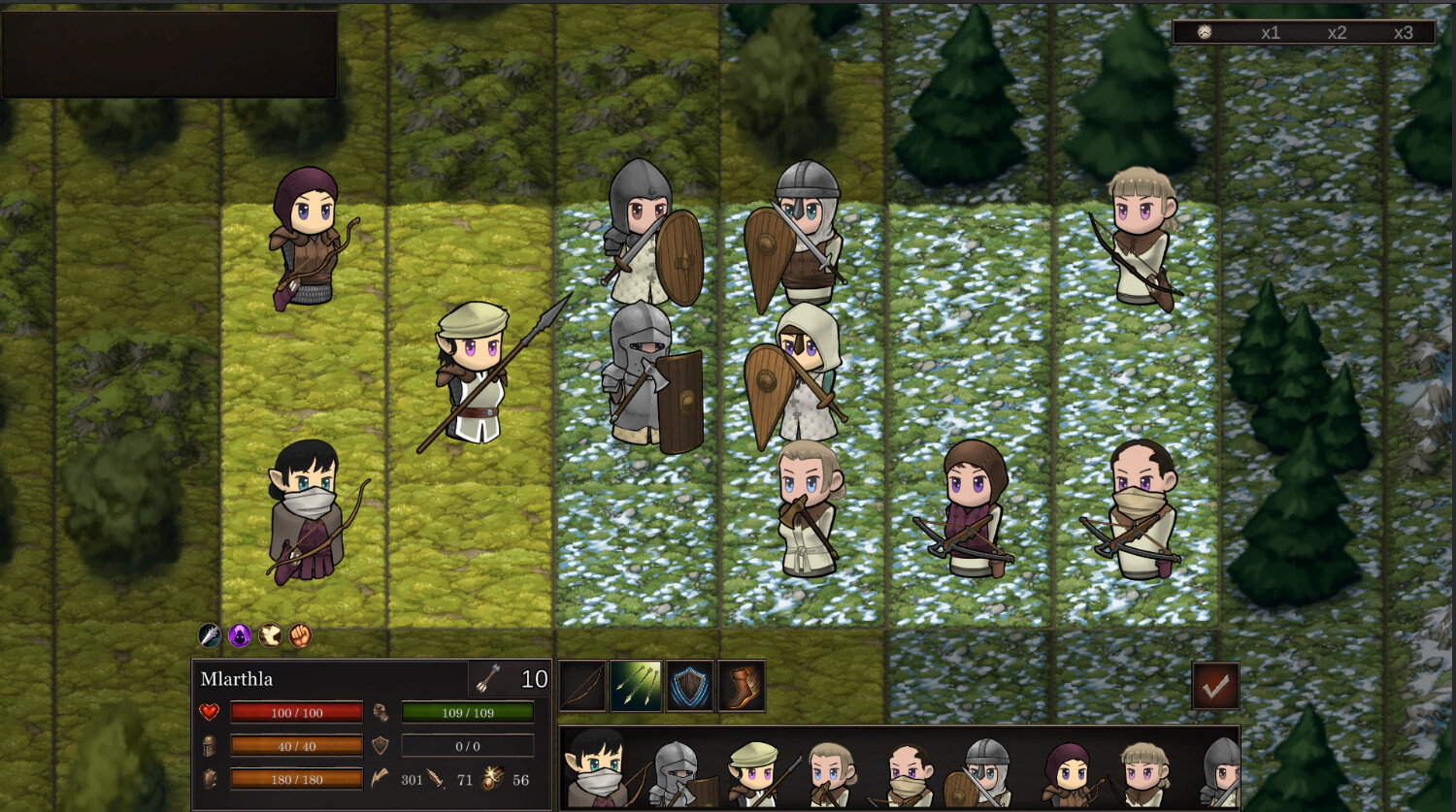Activate the blue shield defense skill
Screen dimensions: 1456x812
coord(689,686)
